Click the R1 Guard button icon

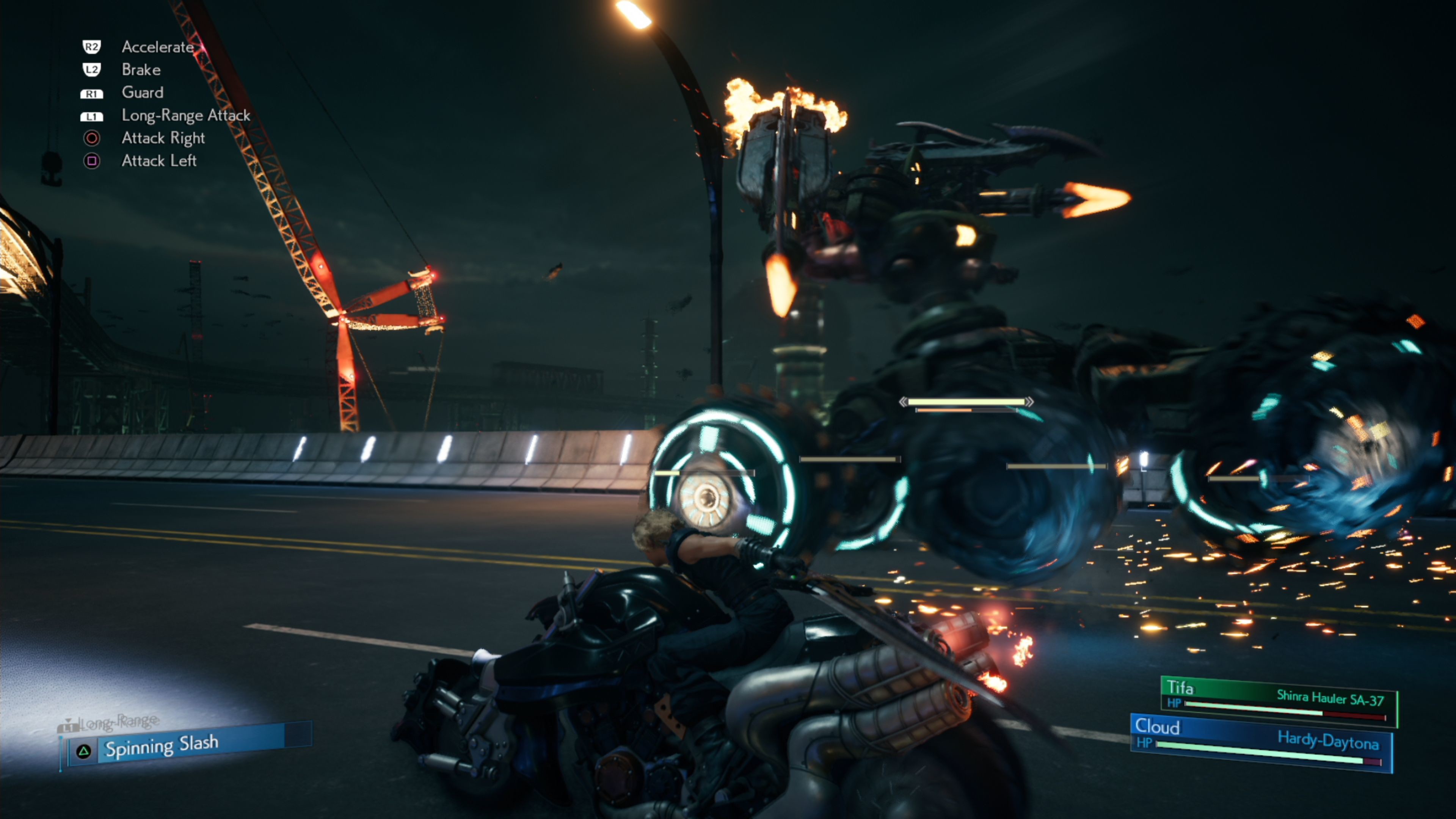click(x=92, y=93)
